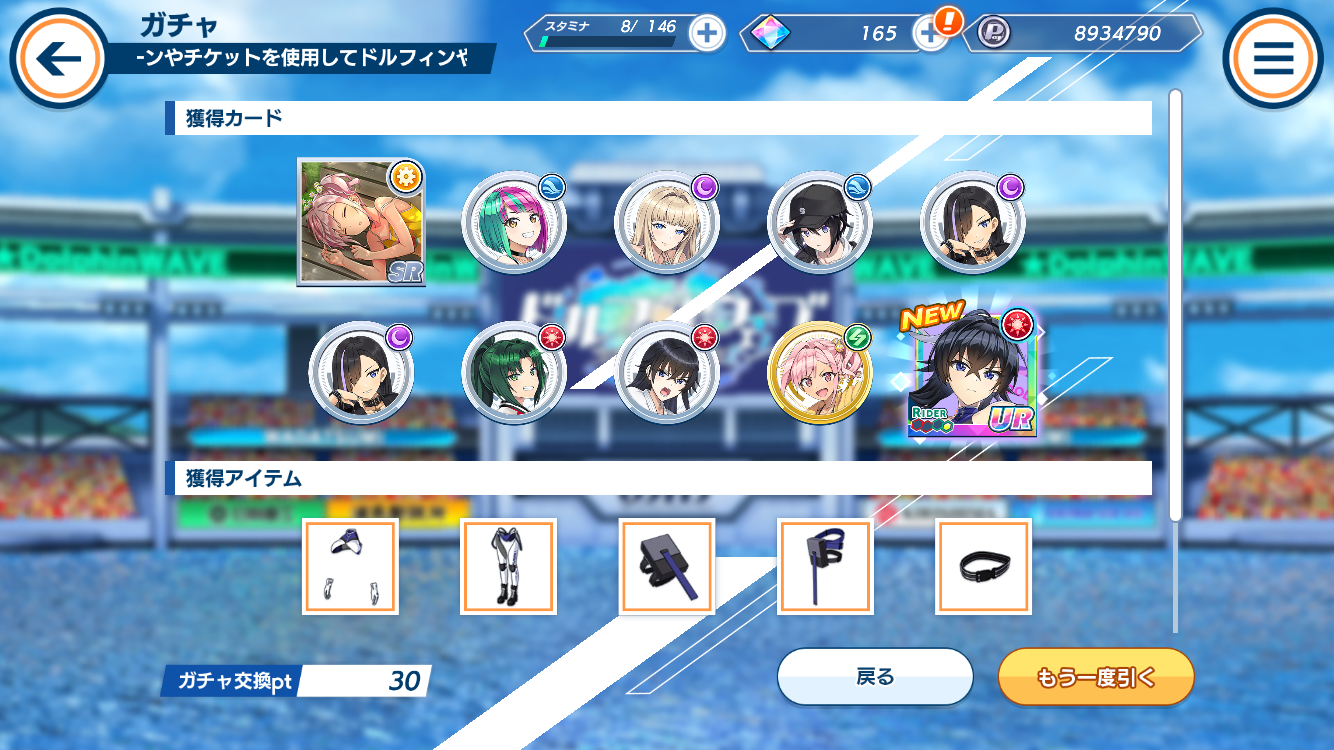
Task: Buy more gems with the plus button
Action: point(930,33)
